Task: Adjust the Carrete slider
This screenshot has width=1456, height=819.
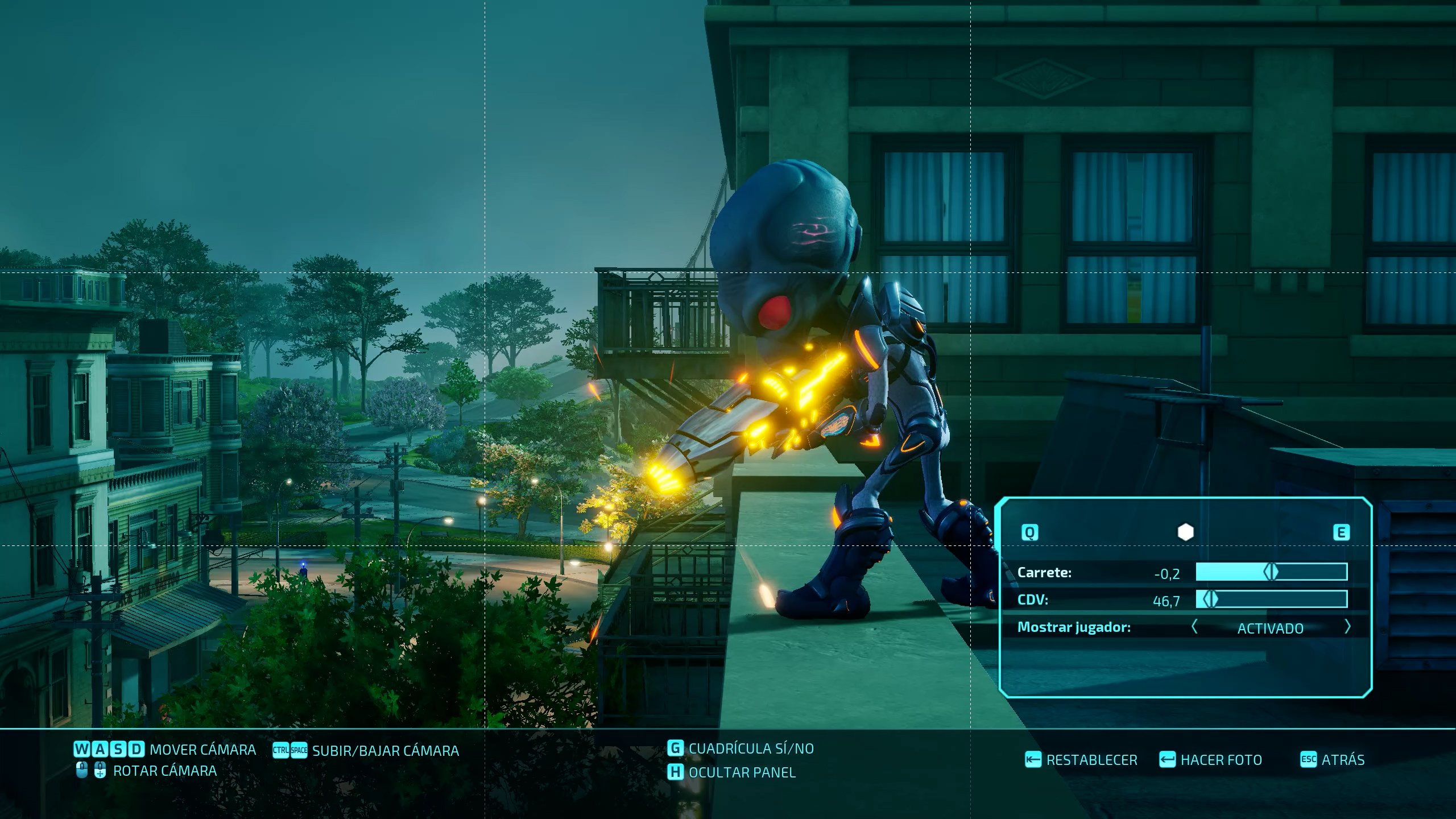Action: coord(1271,572)
